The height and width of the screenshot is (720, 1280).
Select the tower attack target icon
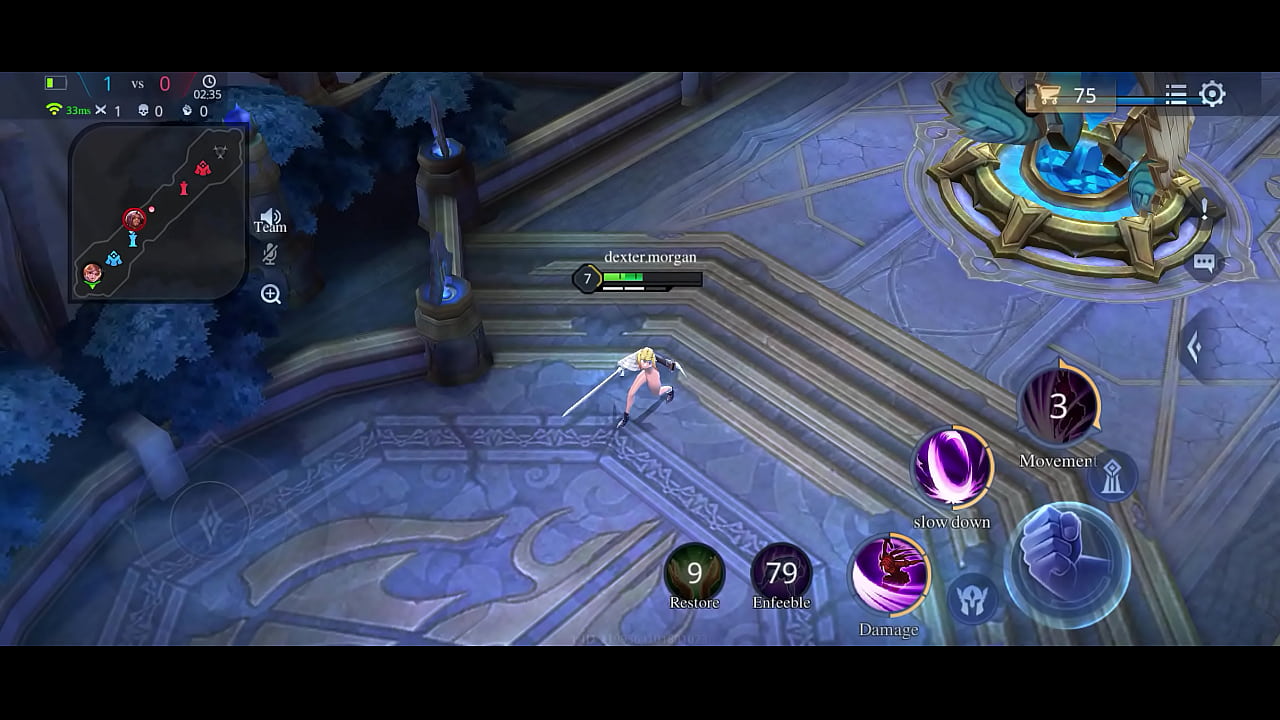(1113, 477)
